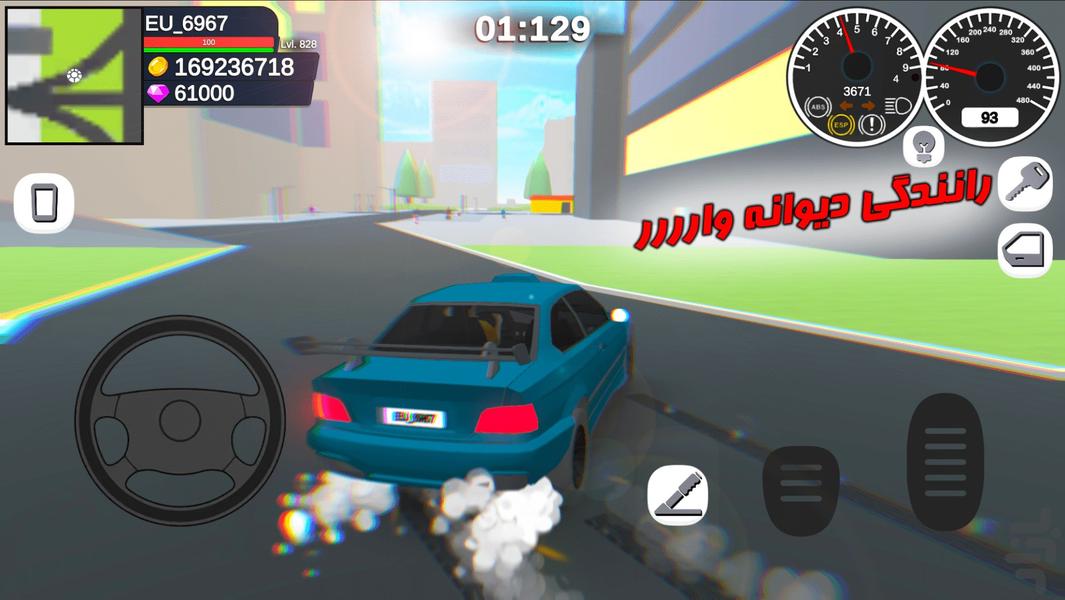
Task: Click the minimap
Action: (x=74, y=76)
